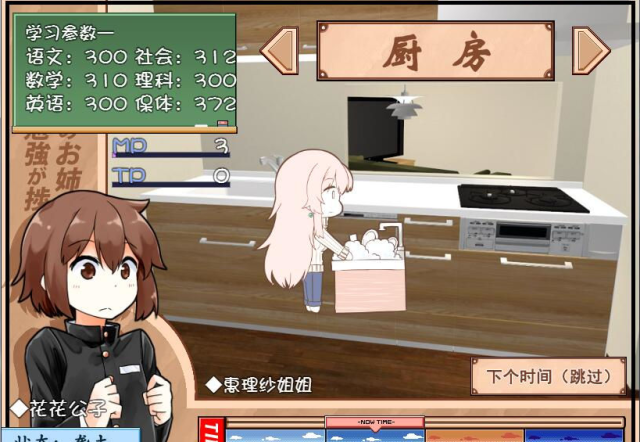Click the 下个时间（跳过） skip time button
Screen dimensions: 640x442
[548, 378]
